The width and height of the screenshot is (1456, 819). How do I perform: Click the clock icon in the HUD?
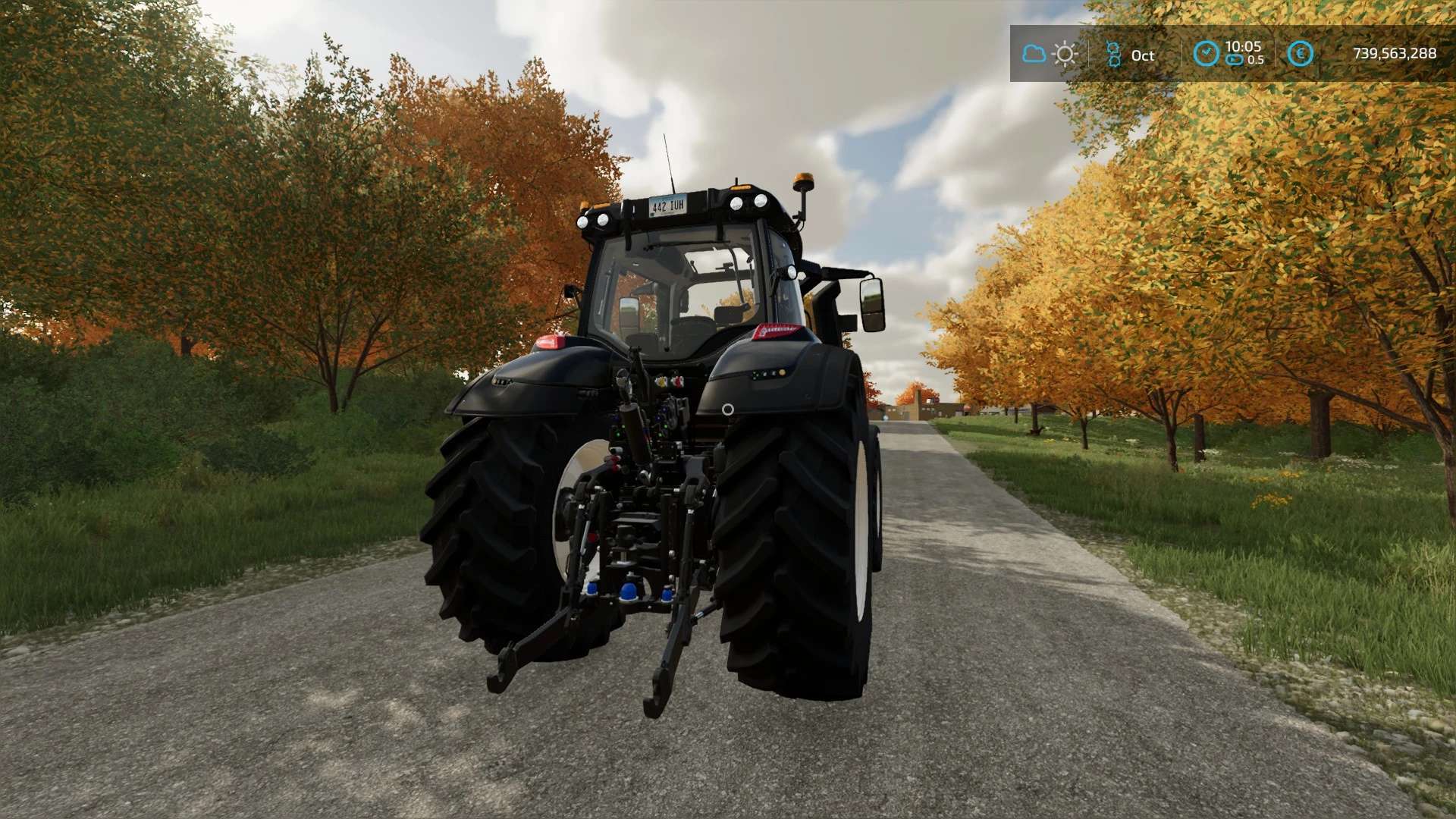click(1206, 54)
